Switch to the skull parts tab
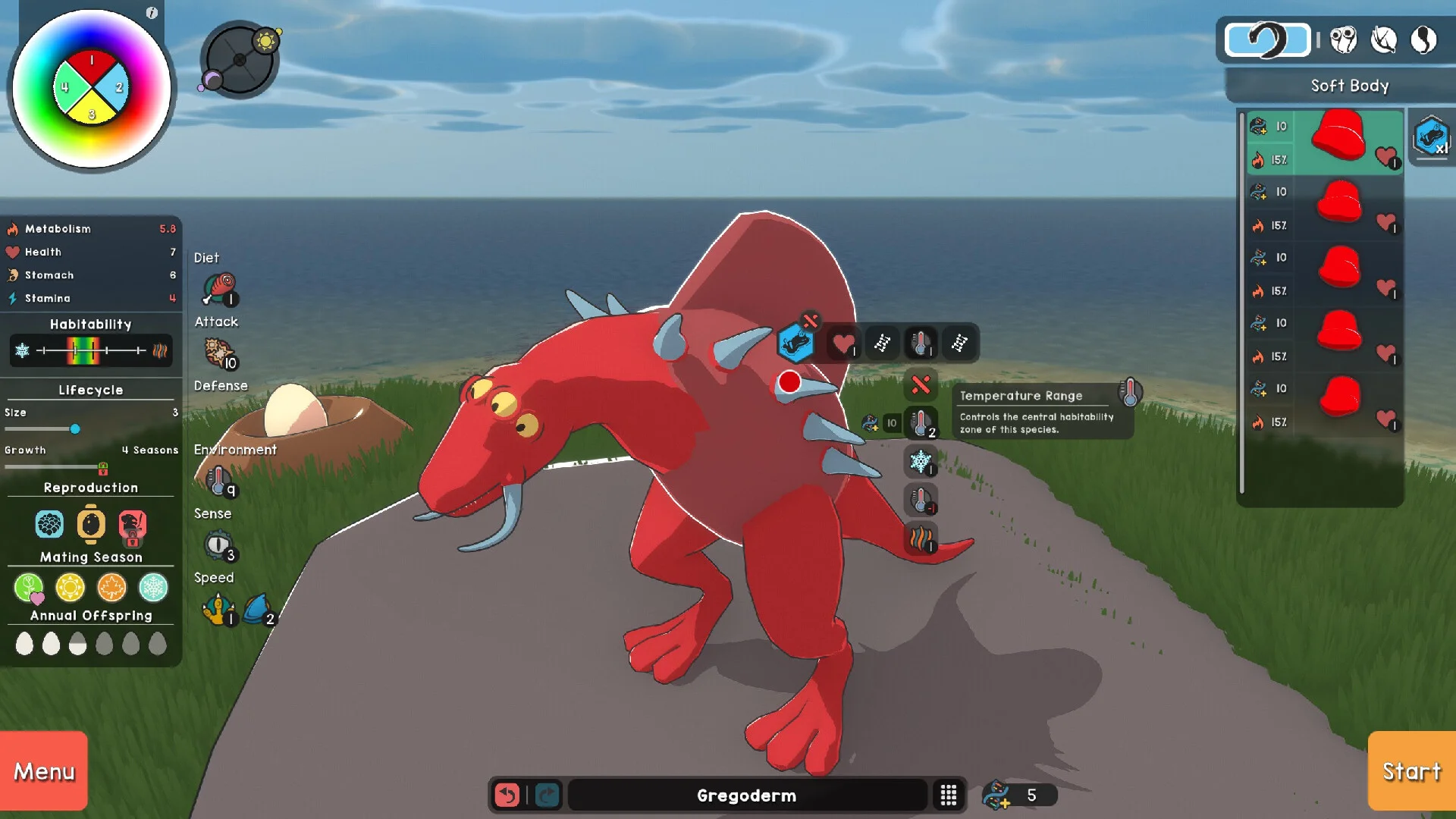1456x819 pixels. coord(1343,39)
